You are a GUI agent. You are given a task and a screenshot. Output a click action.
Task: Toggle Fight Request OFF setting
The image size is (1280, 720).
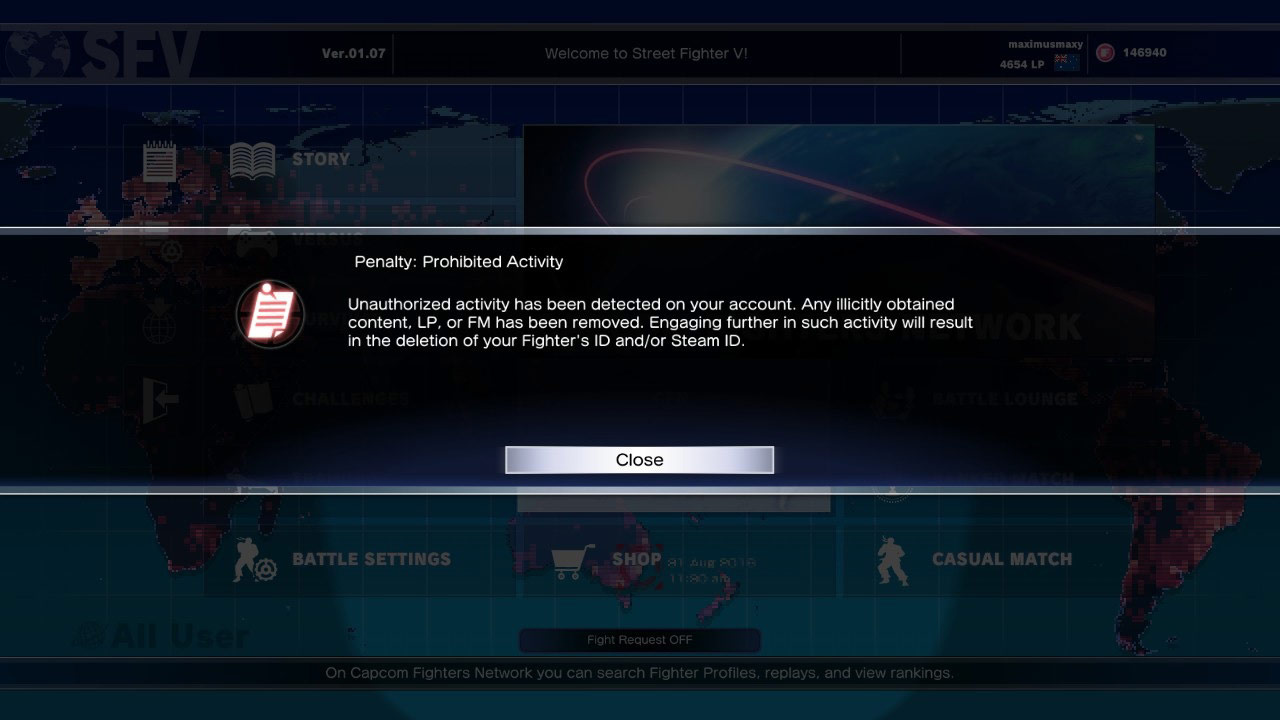(x=639, y=640)
